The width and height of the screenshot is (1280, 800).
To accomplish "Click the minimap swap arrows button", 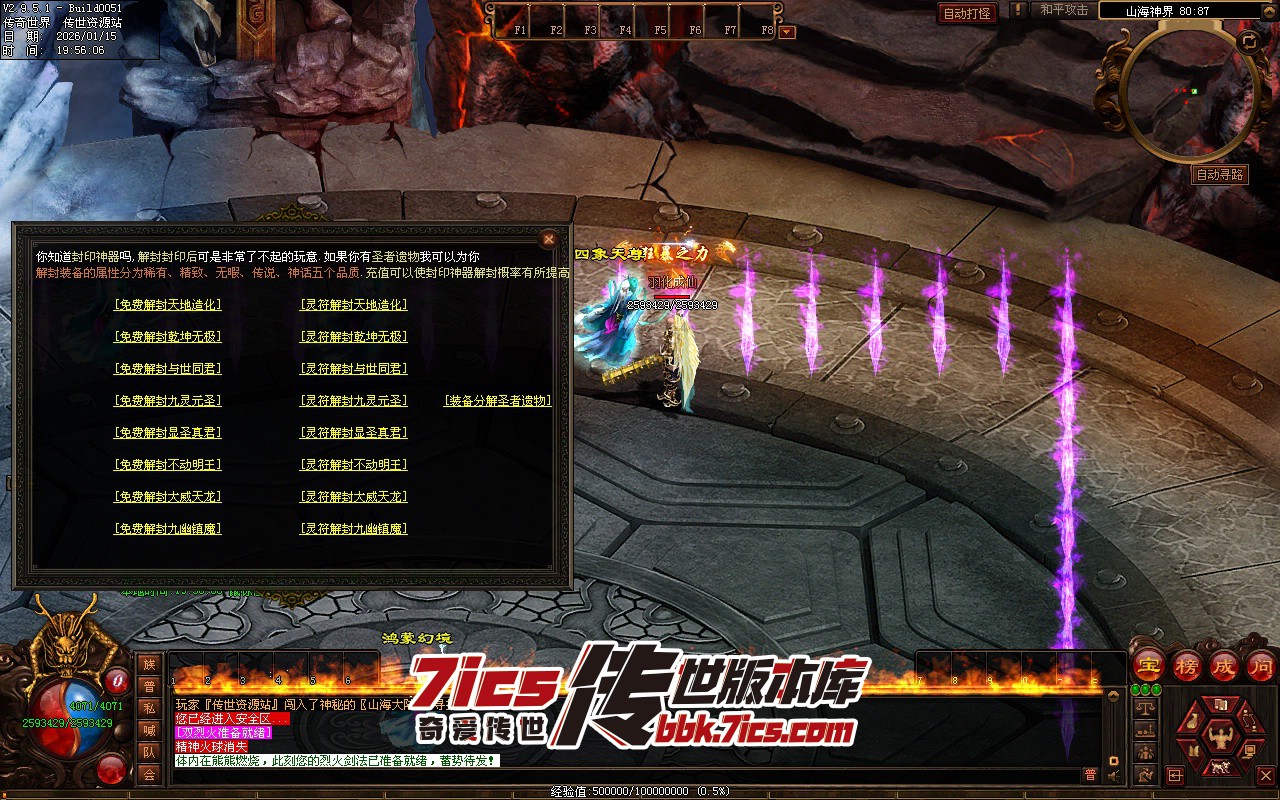I will [1249, 42].
